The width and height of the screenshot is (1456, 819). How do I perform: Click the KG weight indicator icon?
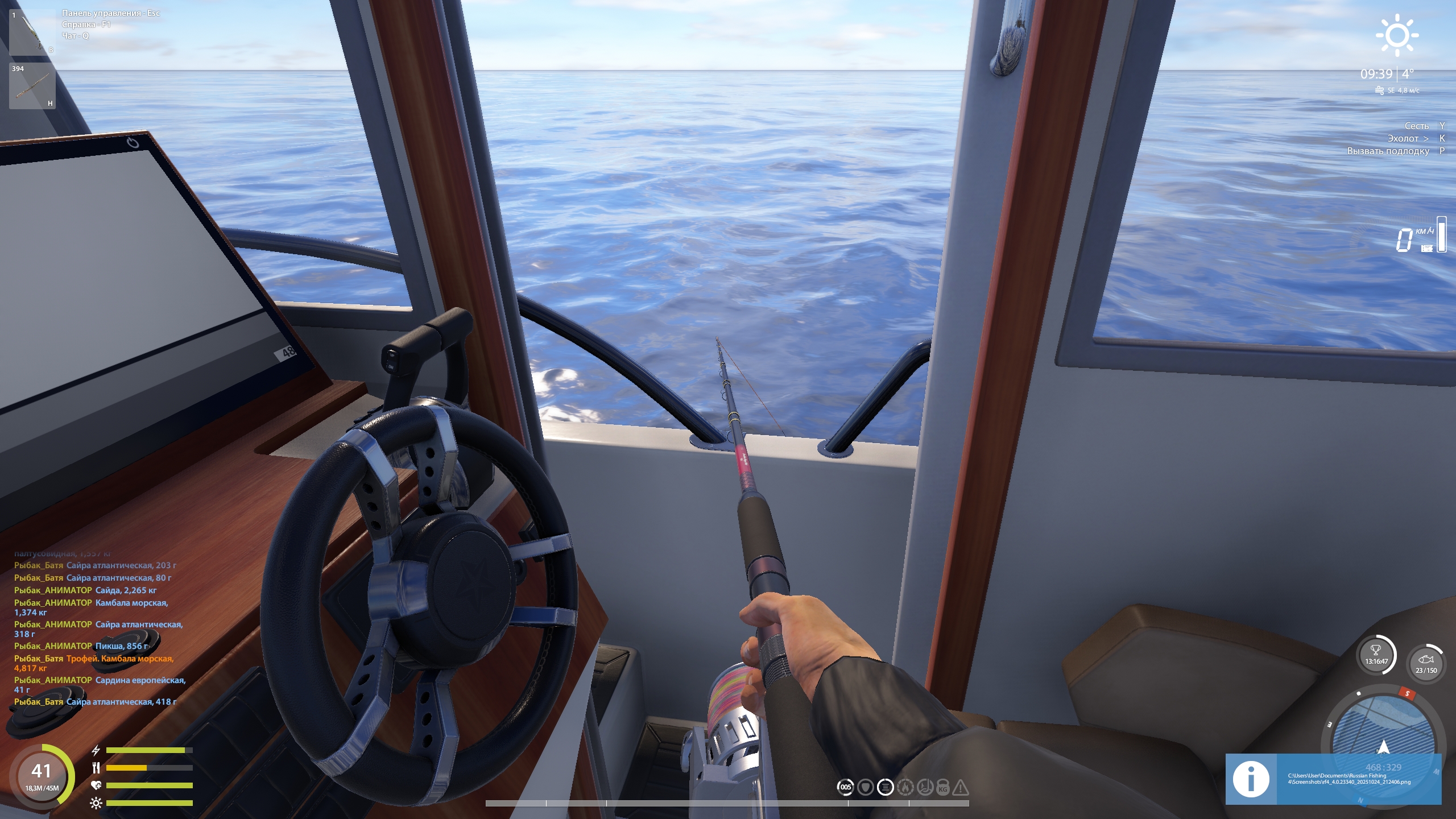[x=942, y=788]
